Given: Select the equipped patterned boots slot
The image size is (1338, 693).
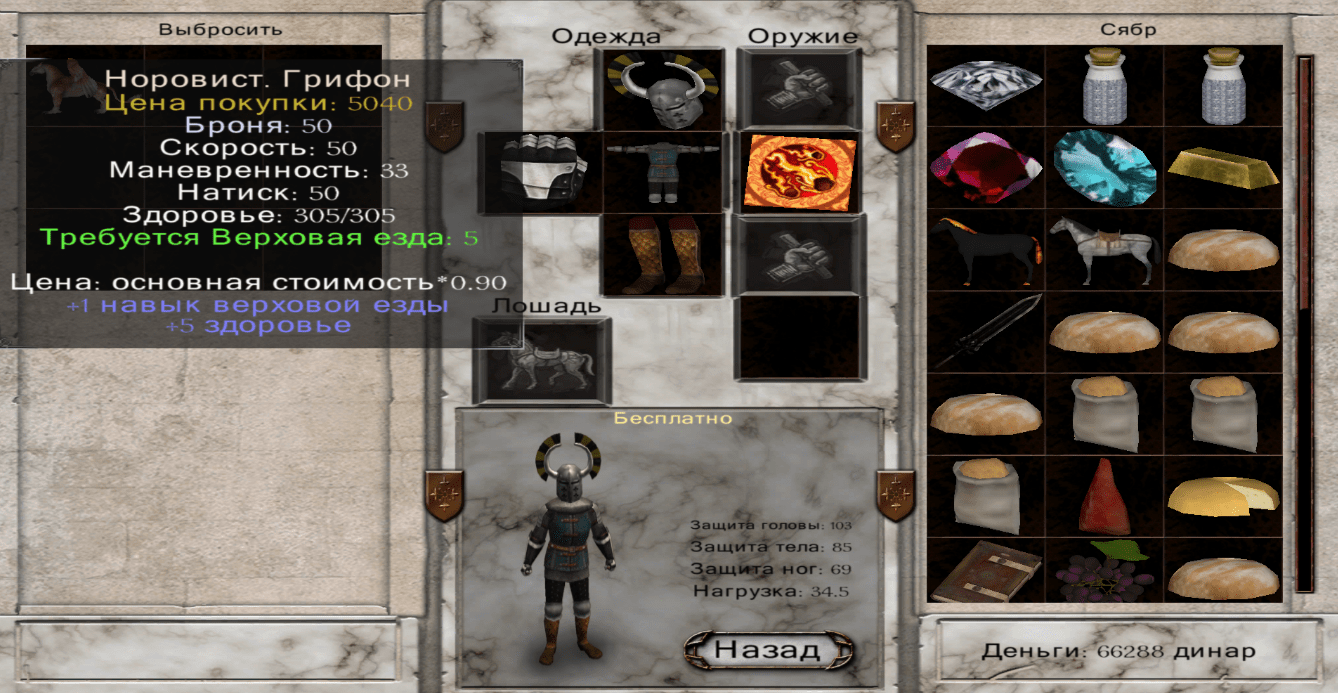Looking at the screenshot, I should (x=663, y=255).
